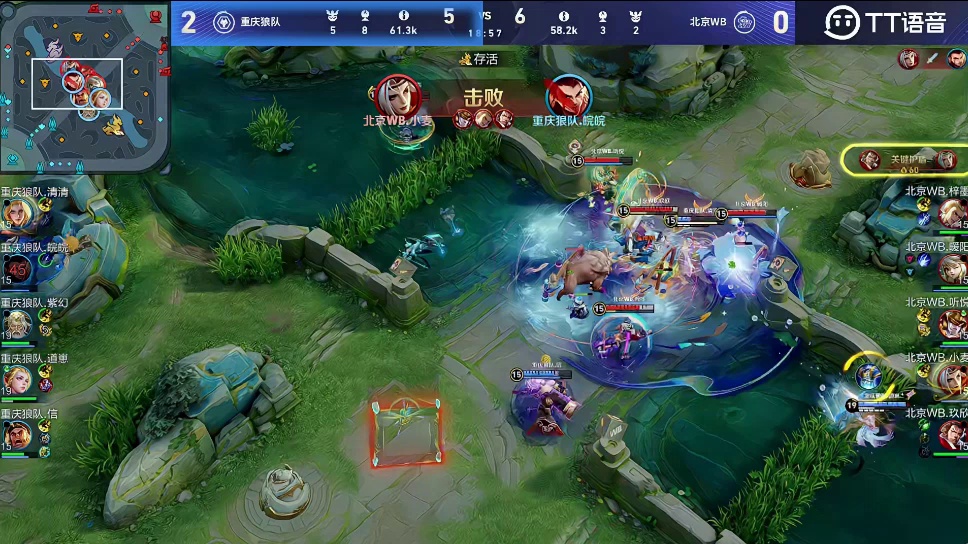
Task: Select 重庆狼队.道崽's hero portrait
Action: pos(18,379)
